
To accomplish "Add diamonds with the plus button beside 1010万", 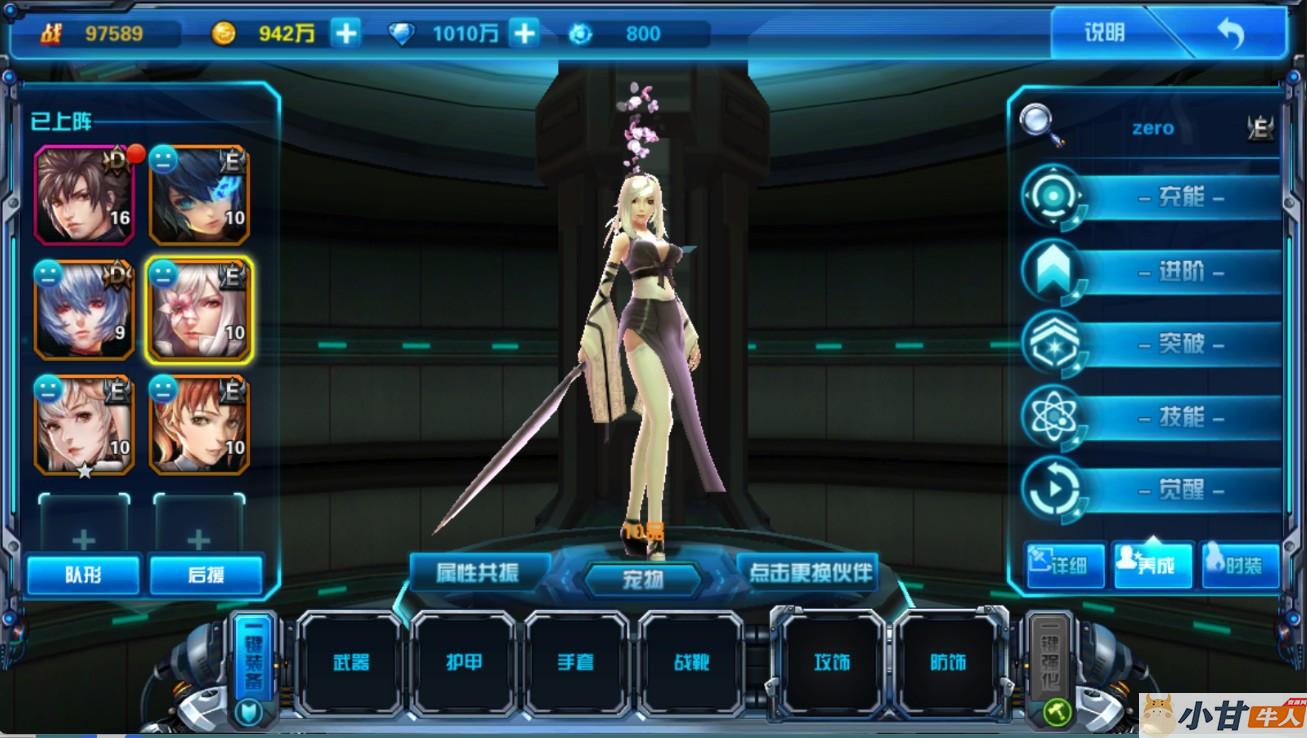I will [524, 33].
